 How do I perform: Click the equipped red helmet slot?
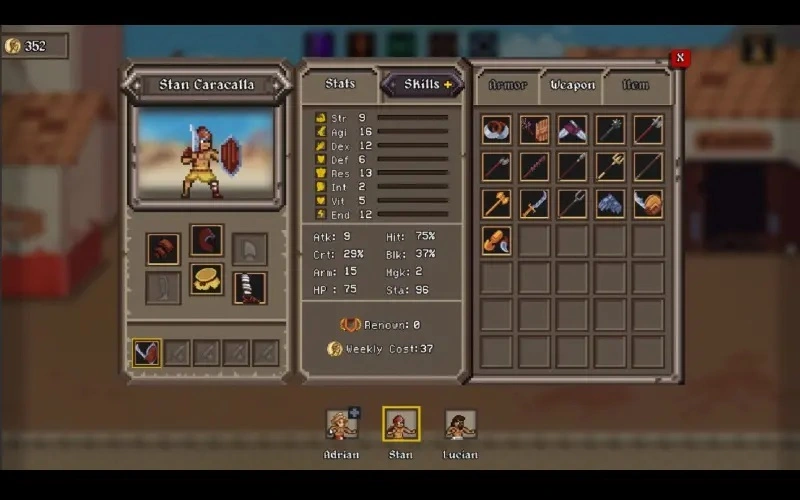(207, 241)
